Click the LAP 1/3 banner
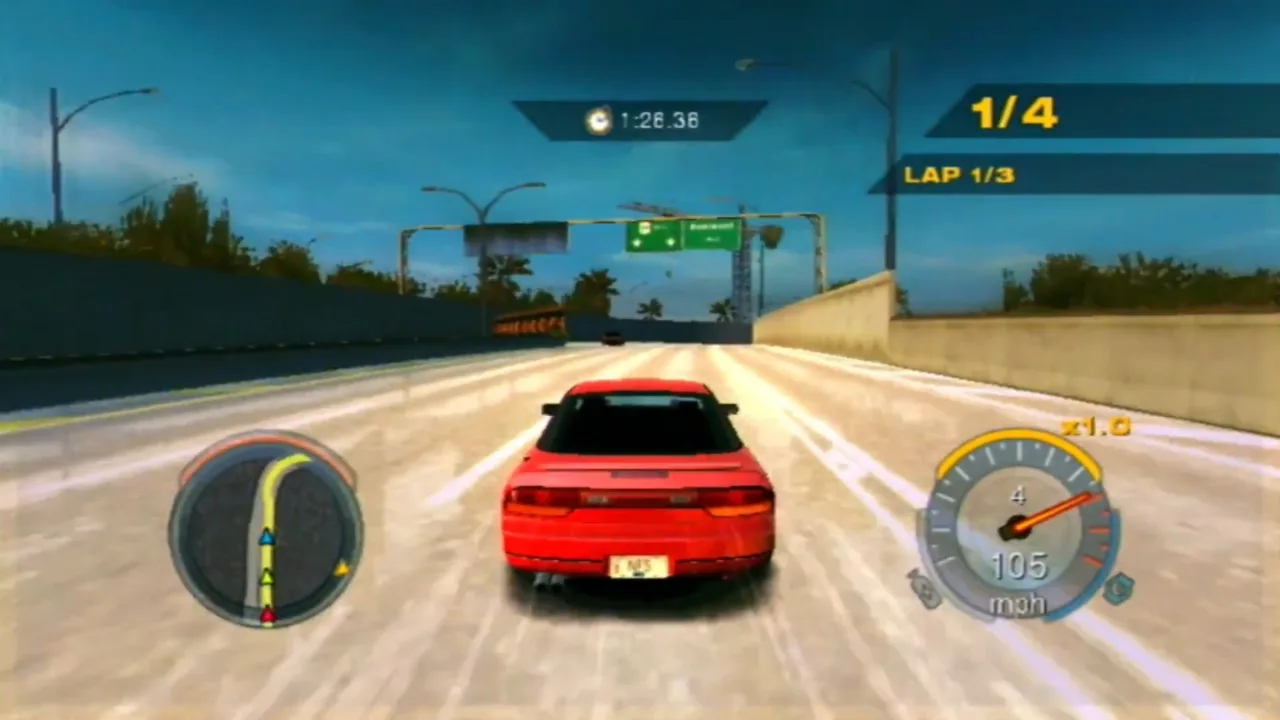1280x720 pixels. click(958, 173)
